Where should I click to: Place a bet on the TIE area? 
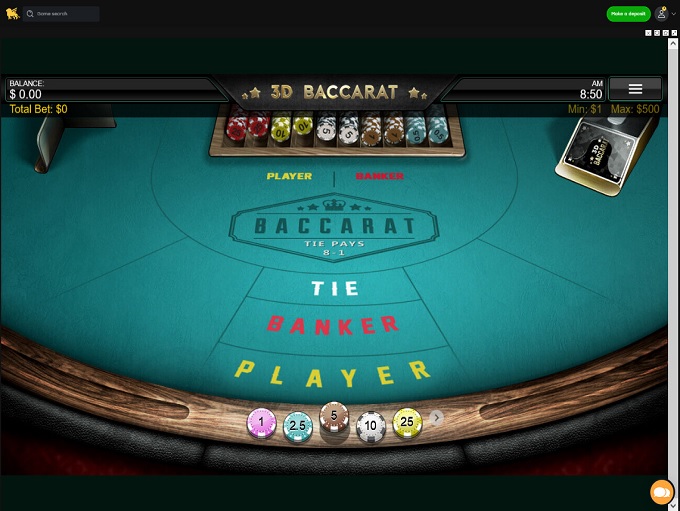tap(335, 288)
